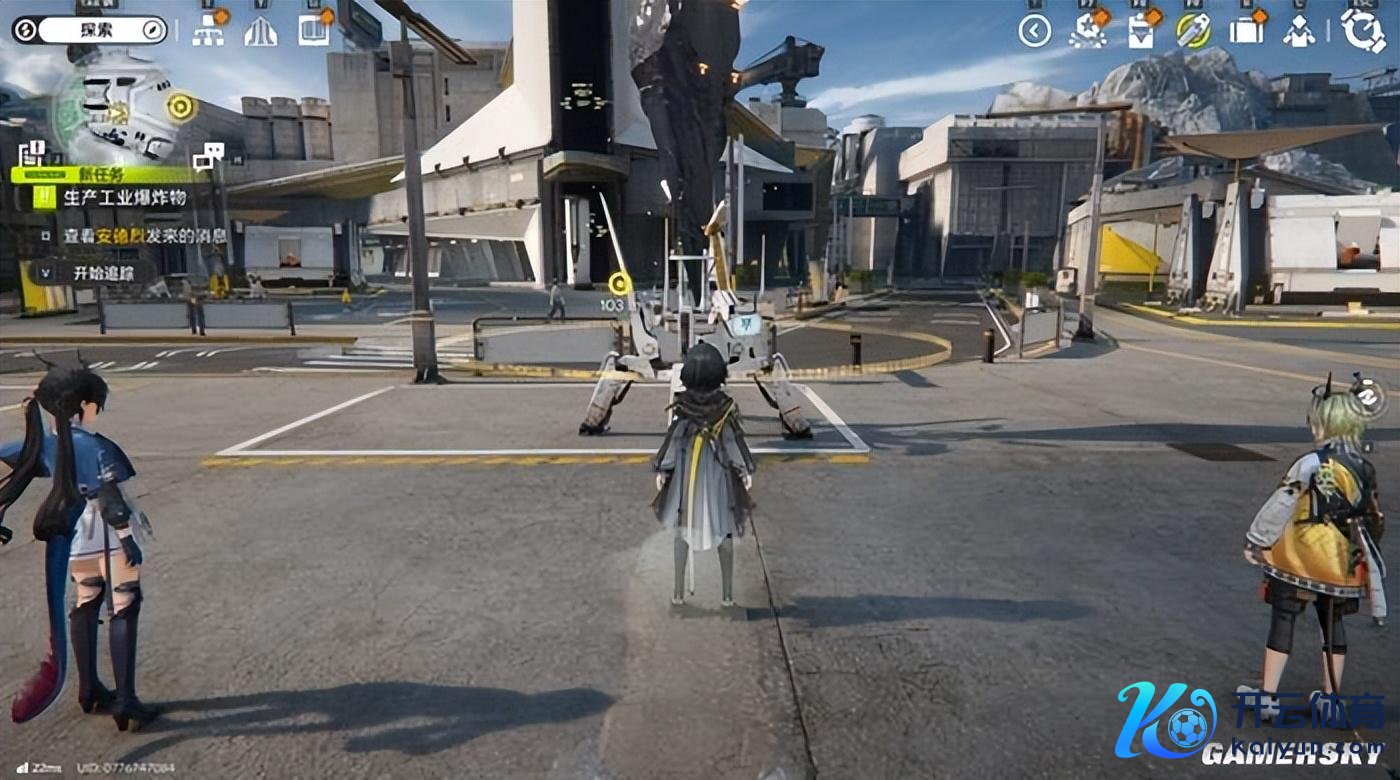1400x780 pixels.
Task: Open the org-chart hierarchy icon
Action: click(x=208, y=30)
